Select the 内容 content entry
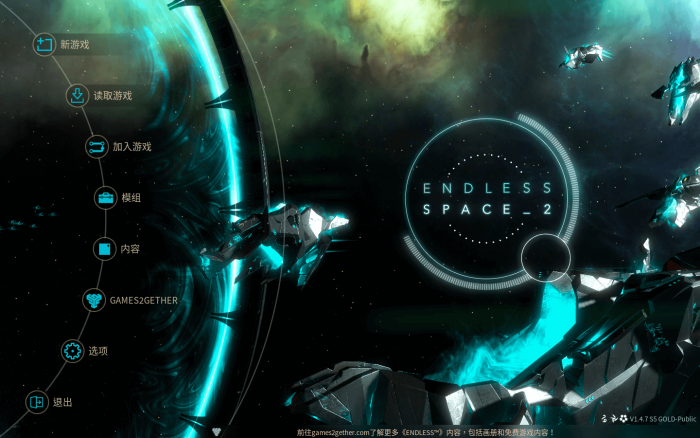This screenshot has width=700, height=438. 129,249
